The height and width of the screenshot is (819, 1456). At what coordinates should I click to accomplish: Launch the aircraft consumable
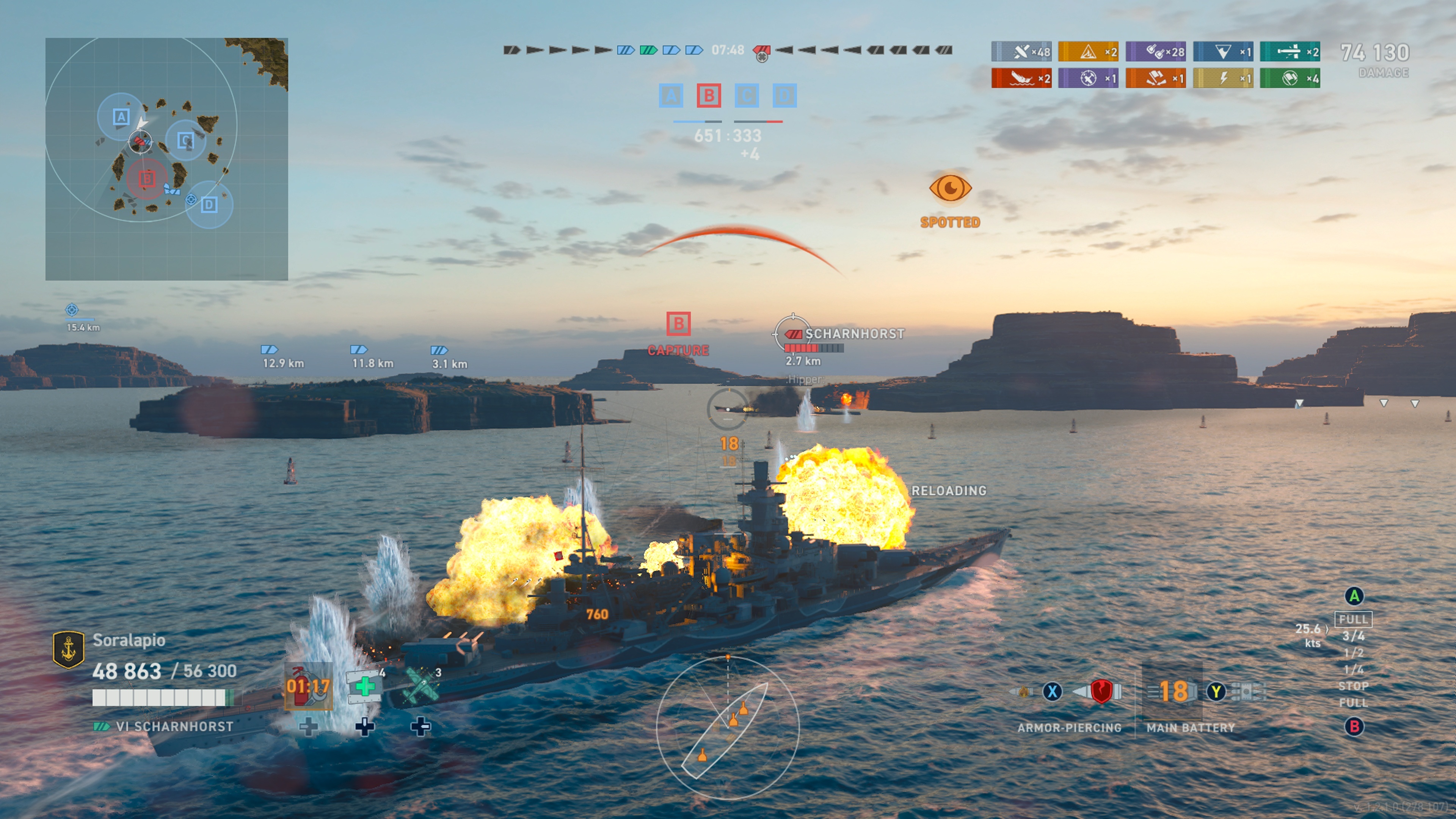420,686
